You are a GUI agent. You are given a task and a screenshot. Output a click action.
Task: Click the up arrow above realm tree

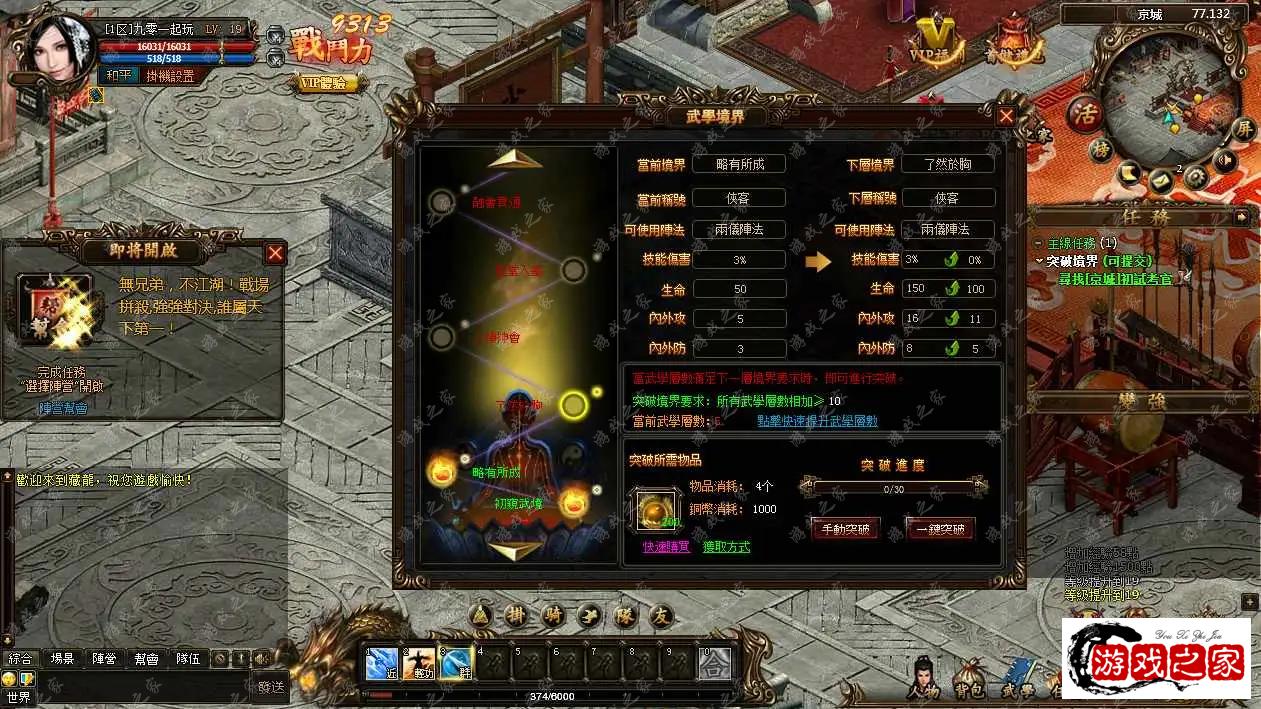tap(515, 158)
